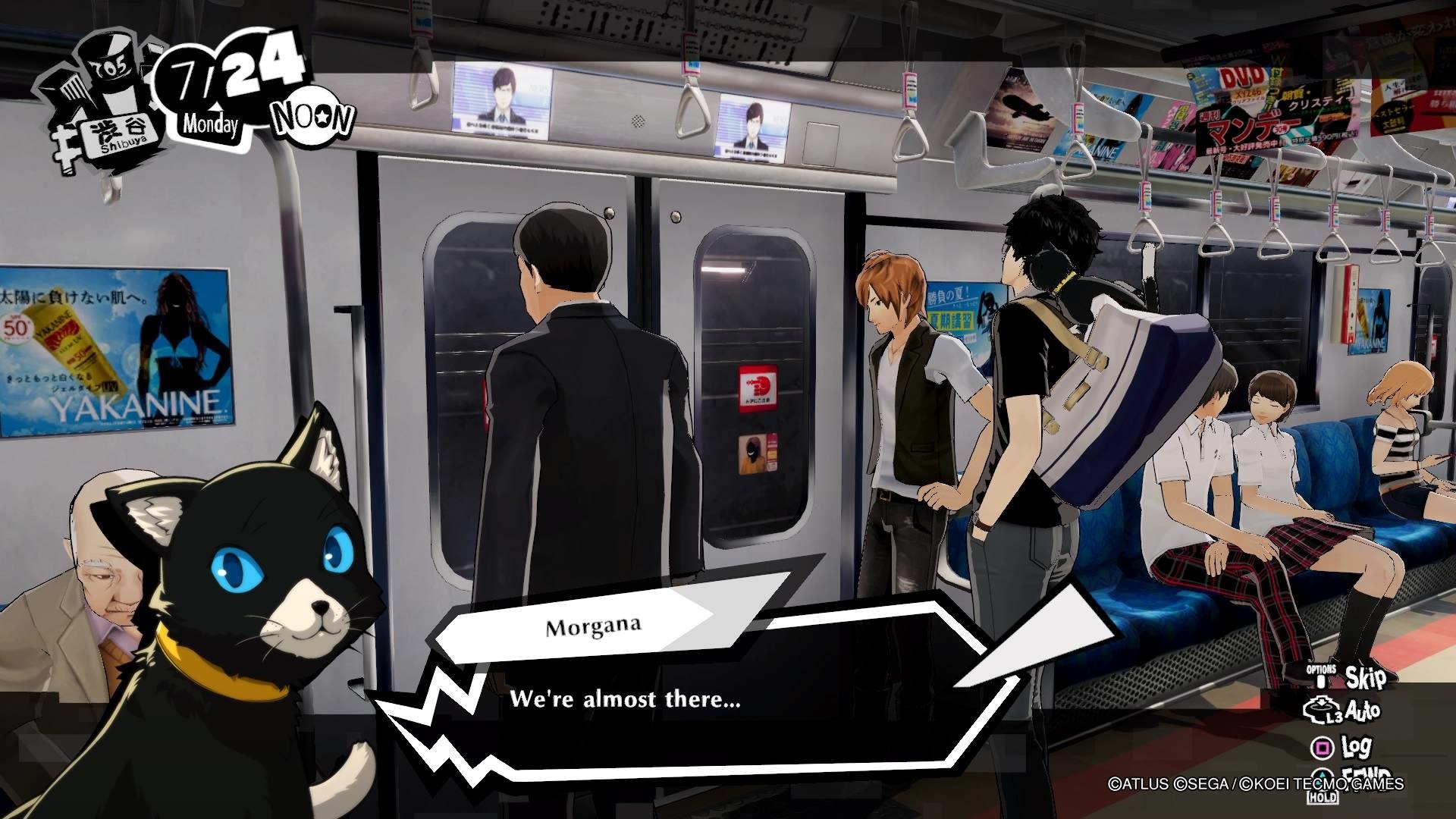Image resolution: width=1456 pixels, height=819 pixels.
Task: Click the L3 analog stick icon beside Auto
Action: tap(1323, 710)
